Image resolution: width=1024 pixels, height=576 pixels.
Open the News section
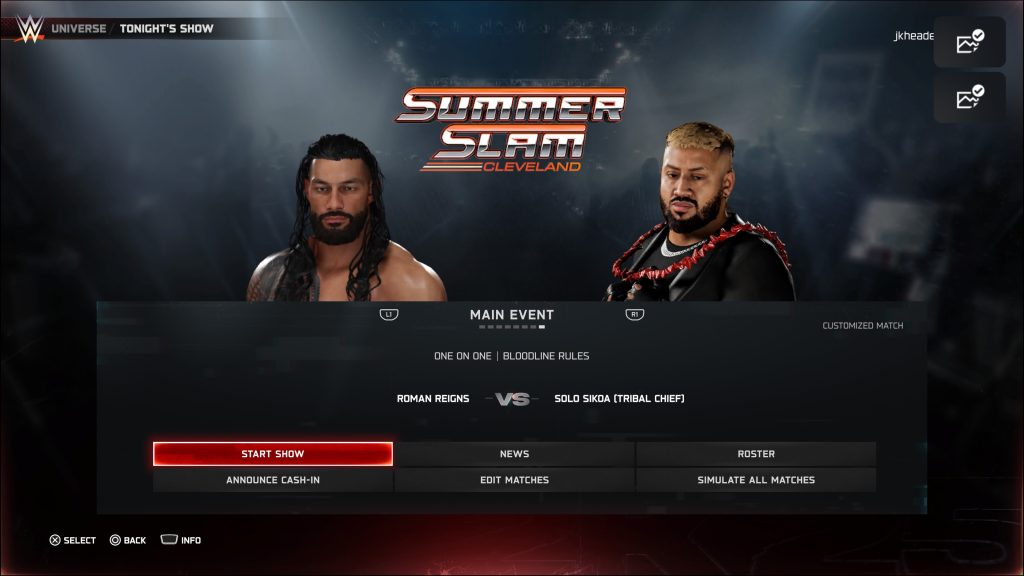[514, 454]
